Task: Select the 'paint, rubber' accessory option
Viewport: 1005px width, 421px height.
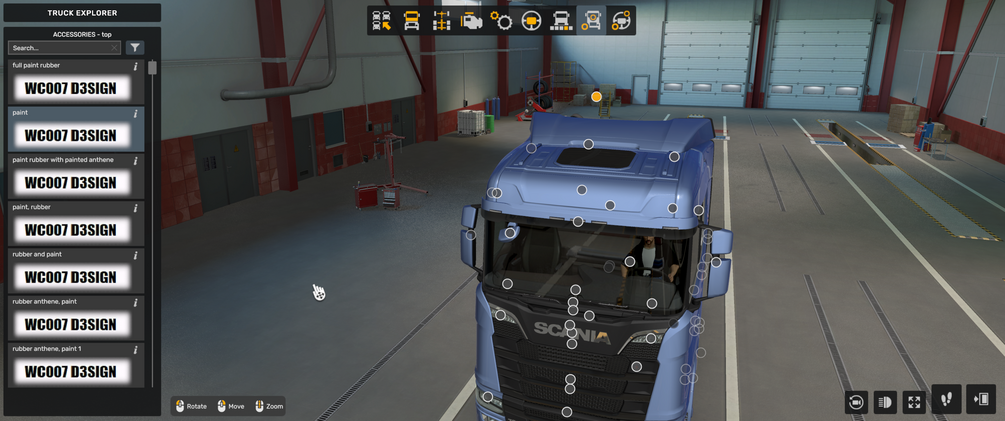Action: [71, 230]
